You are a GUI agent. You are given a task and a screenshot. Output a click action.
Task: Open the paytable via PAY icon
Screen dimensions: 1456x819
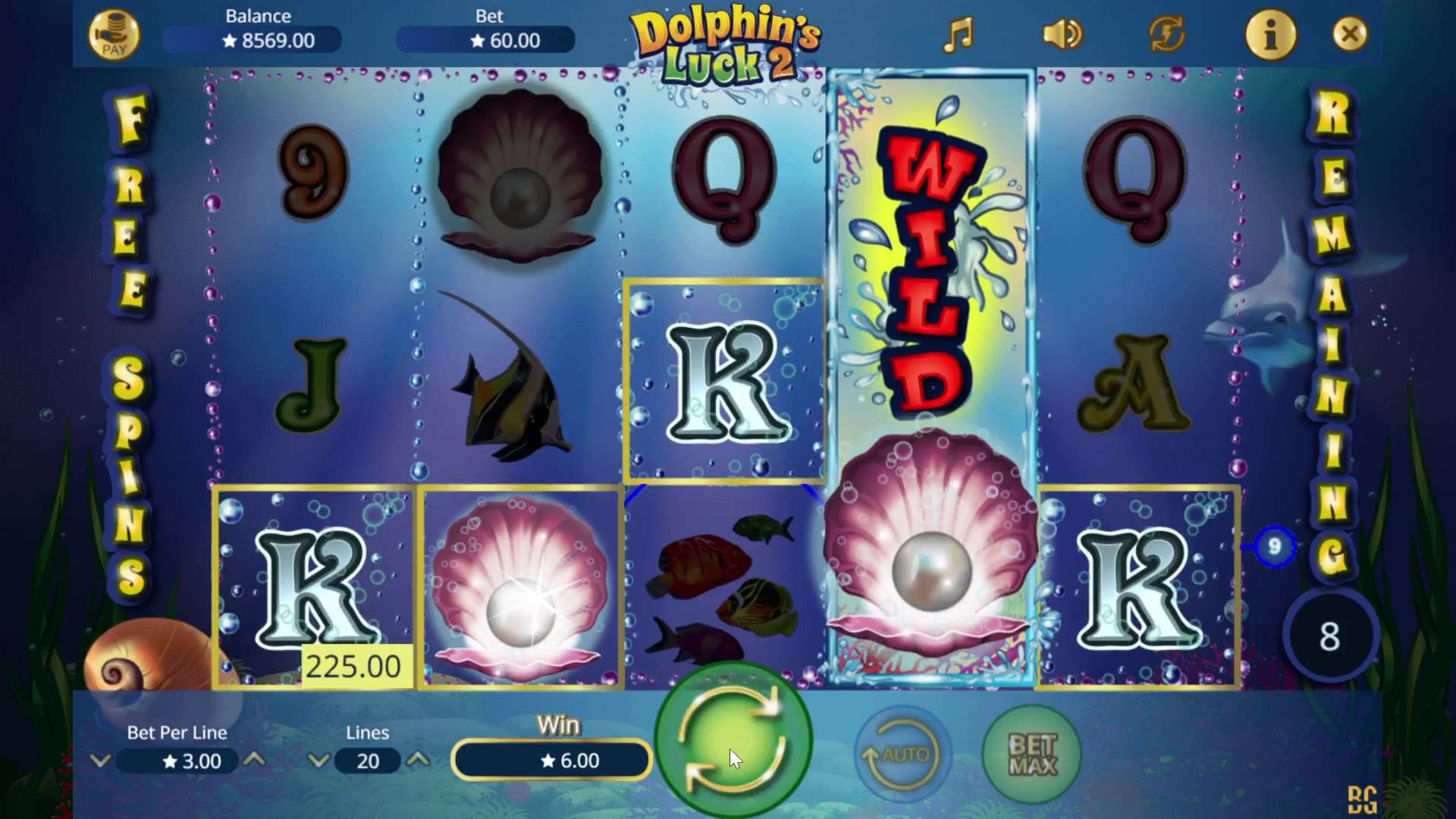115,33
